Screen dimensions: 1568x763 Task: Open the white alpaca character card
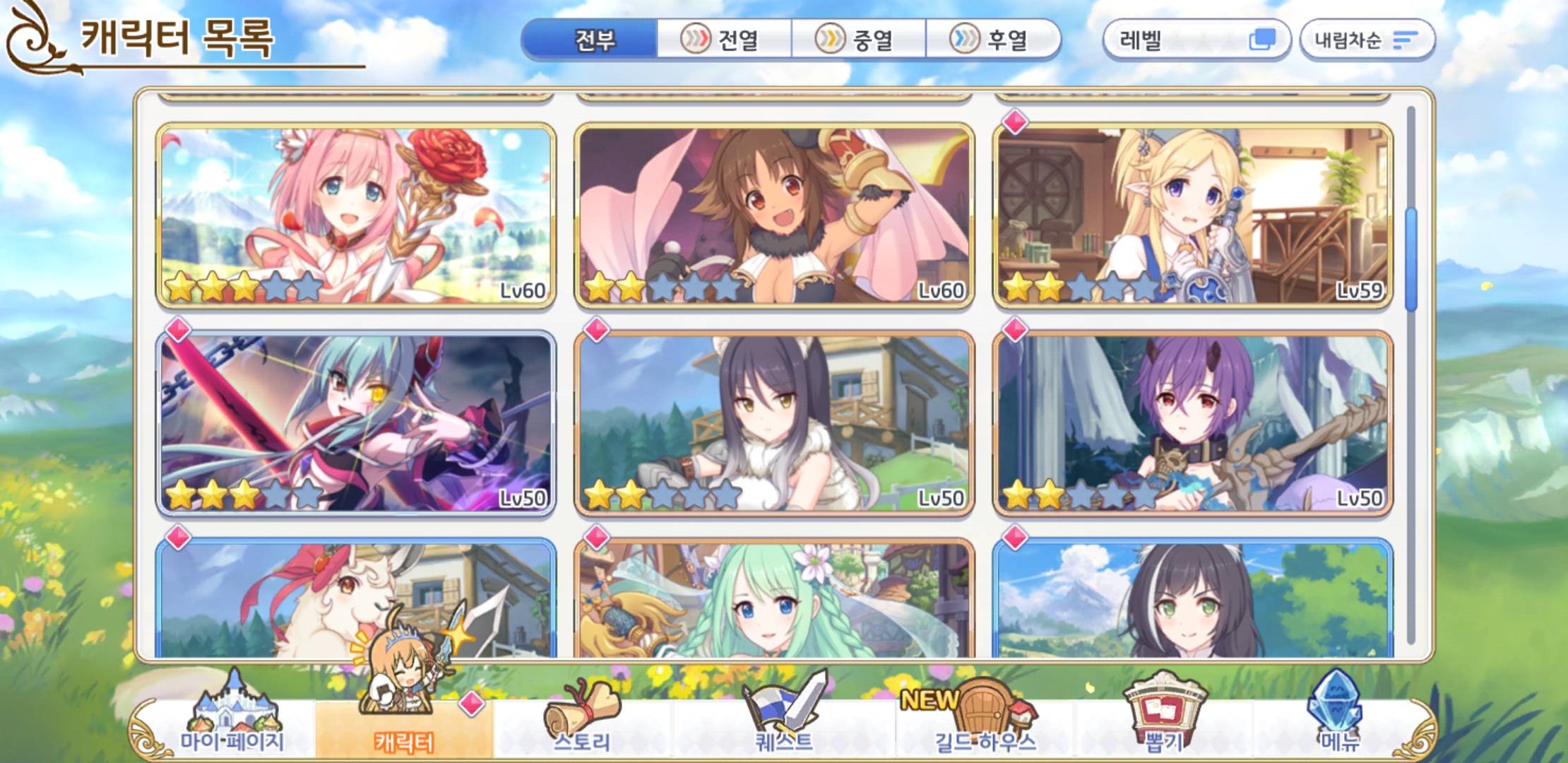point(356,599)
